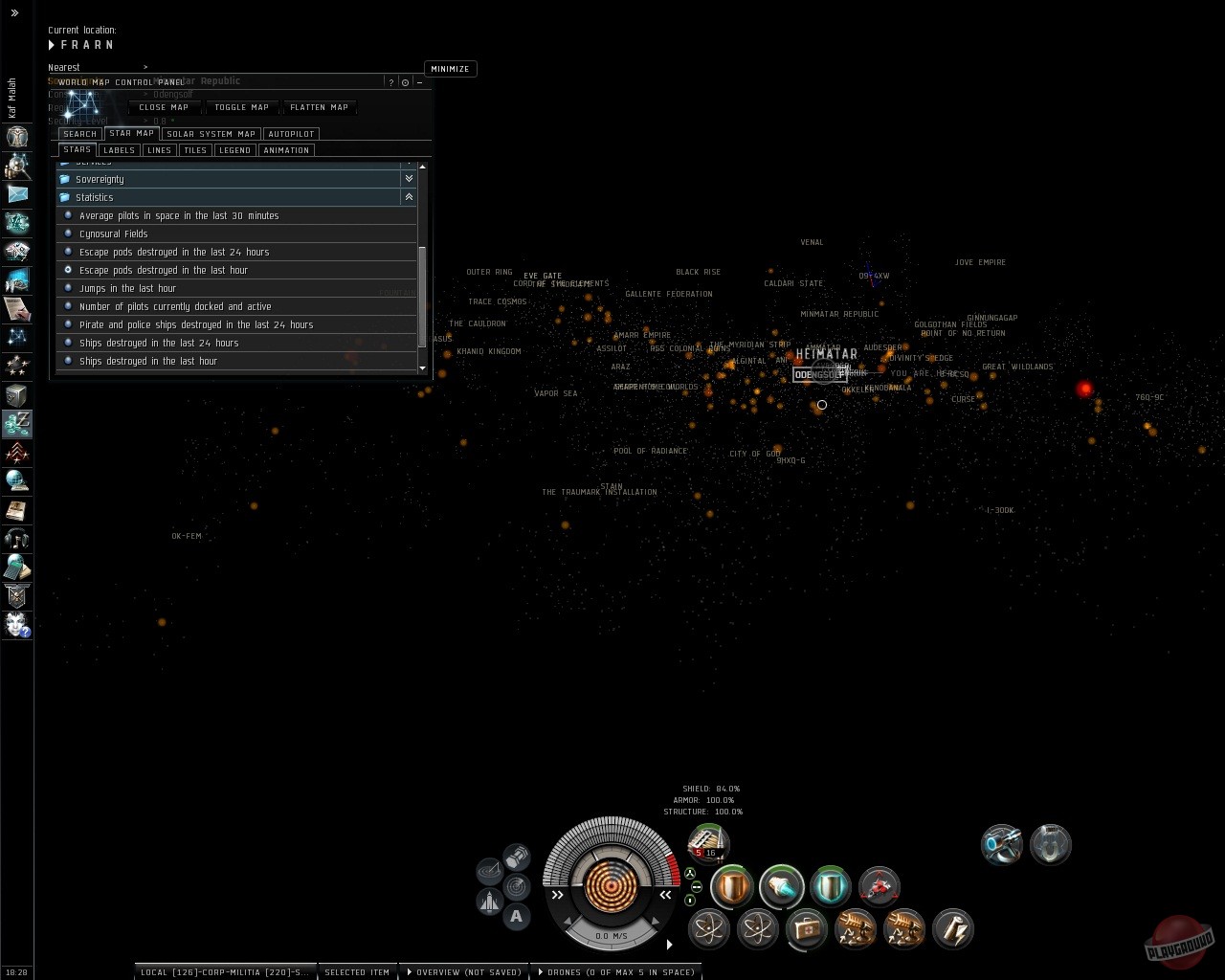Open the jukebox headphones icon
Viewport: 1225px width, 980px height.
(x=17, y=538)
